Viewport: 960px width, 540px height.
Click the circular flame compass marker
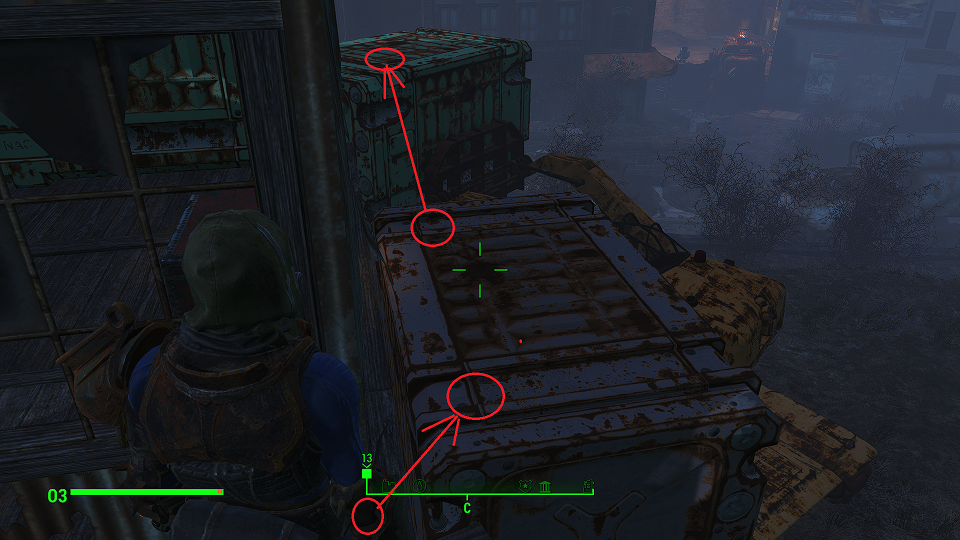(x=420, y=486)
